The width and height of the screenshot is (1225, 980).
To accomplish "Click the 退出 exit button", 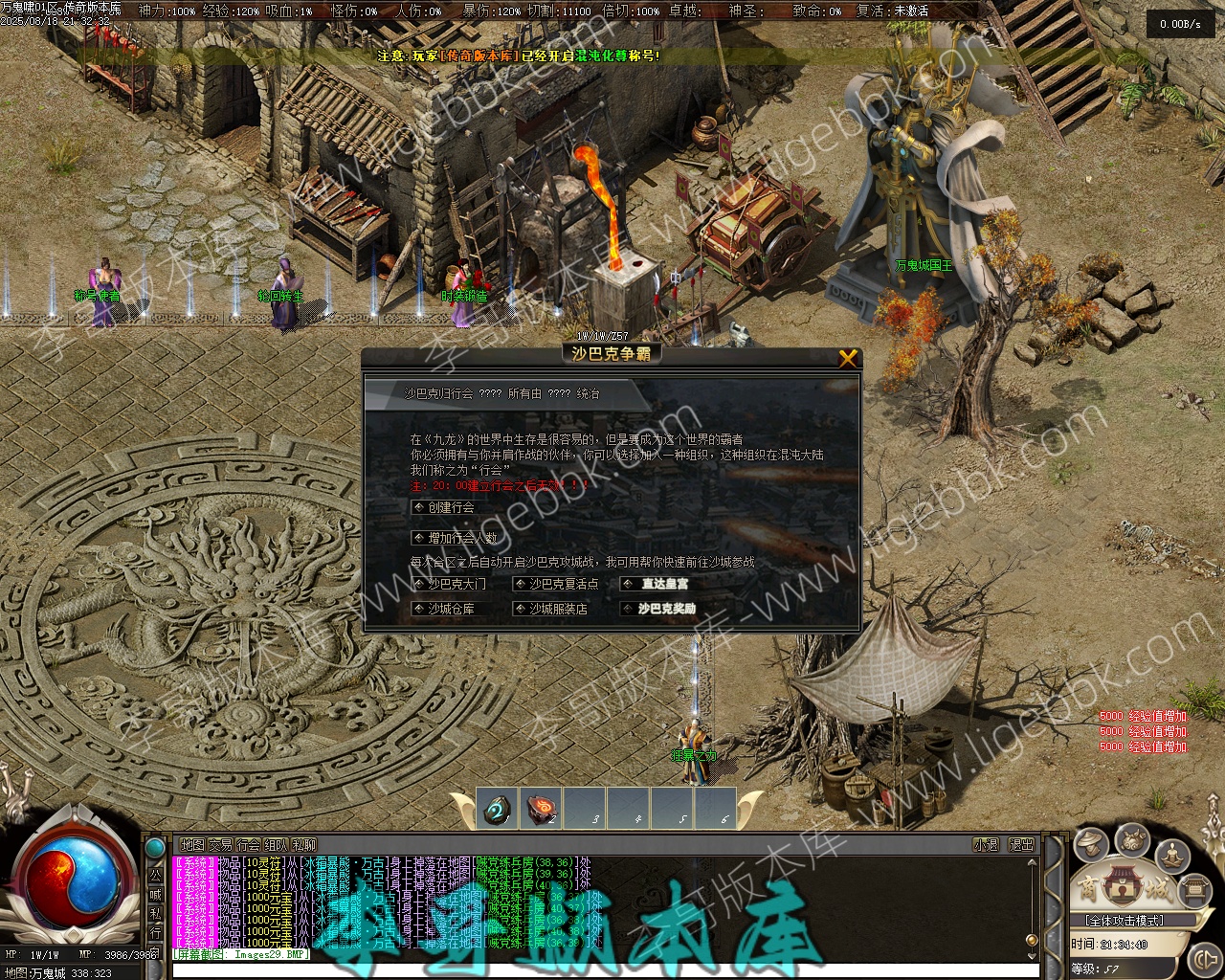I will [x=1022, y=845].
